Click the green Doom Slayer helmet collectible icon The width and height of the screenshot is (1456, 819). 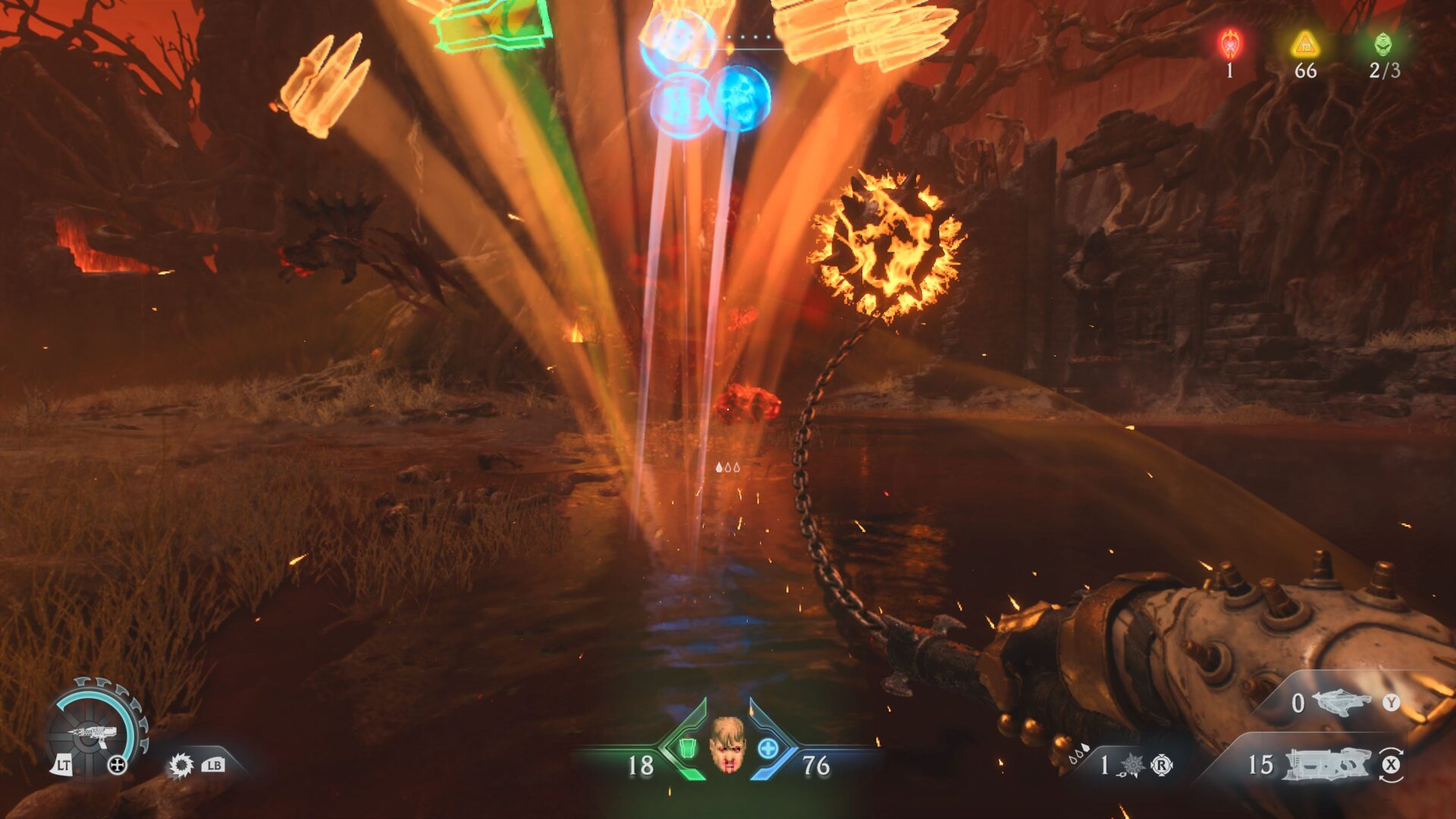[1383, 45]
